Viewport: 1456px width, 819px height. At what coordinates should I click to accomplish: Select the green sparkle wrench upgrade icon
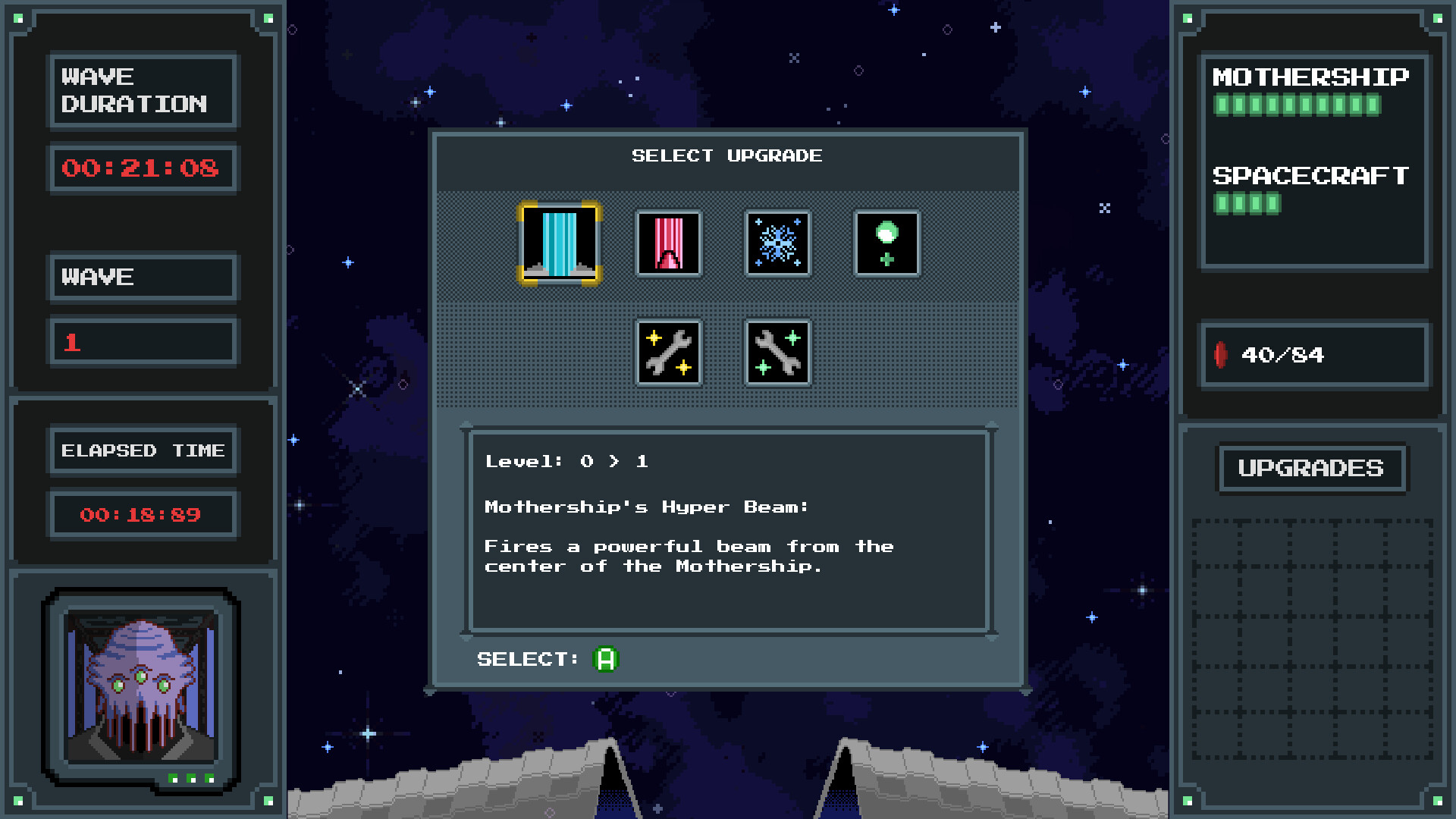777,353
